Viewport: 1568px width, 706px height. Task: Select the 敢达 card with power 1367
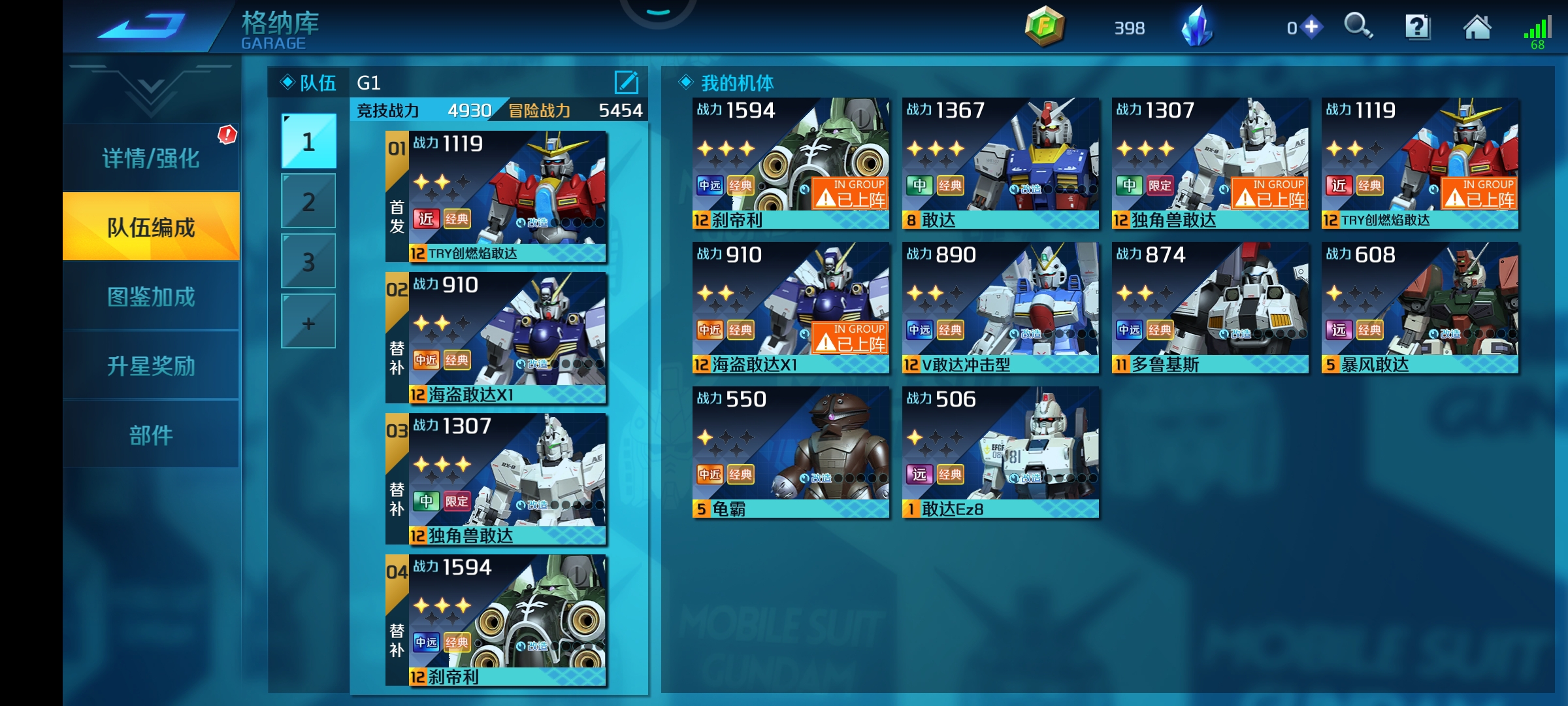pos(1000,163)
